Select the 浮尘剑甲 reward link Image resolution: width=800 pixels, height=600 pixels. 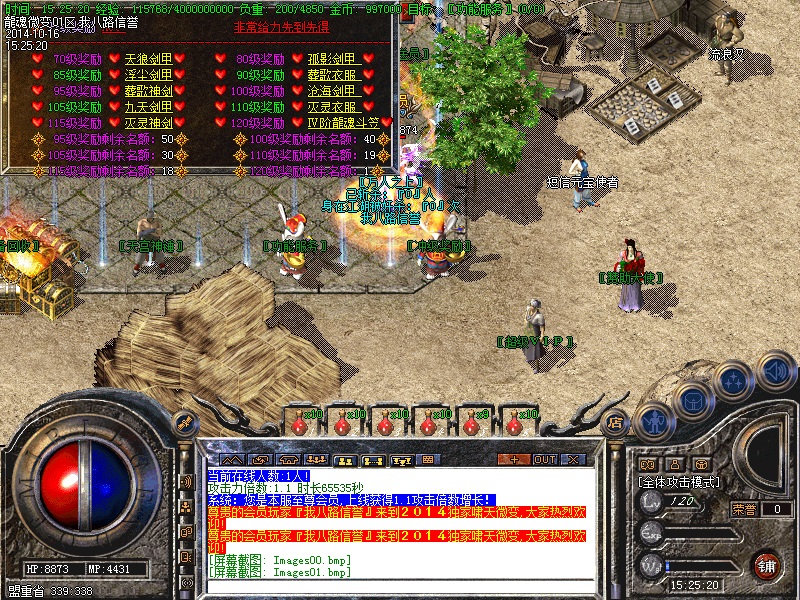(148, 75)
